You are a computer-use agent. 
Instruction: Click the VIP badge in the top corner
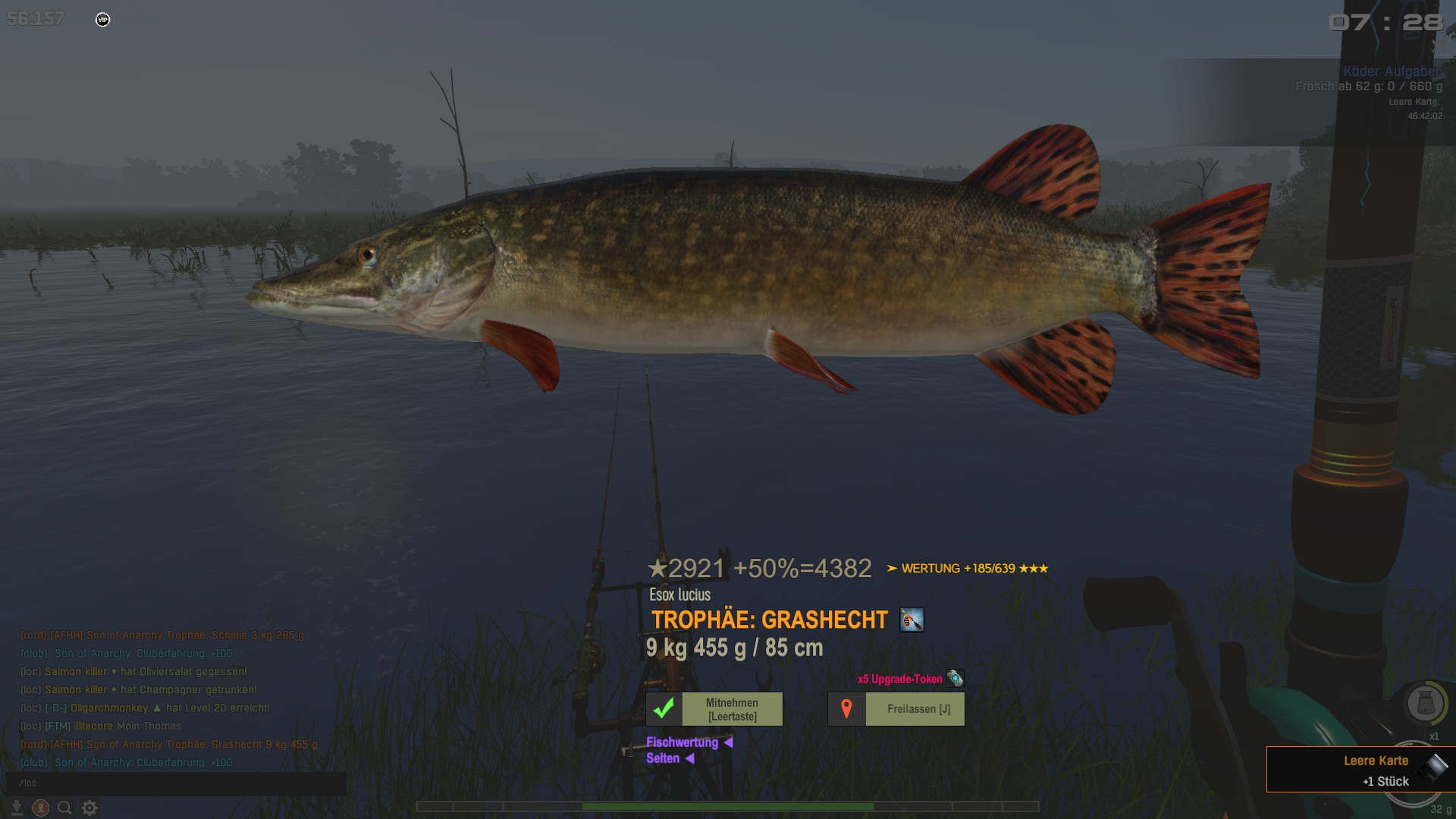tap(103, 20)
